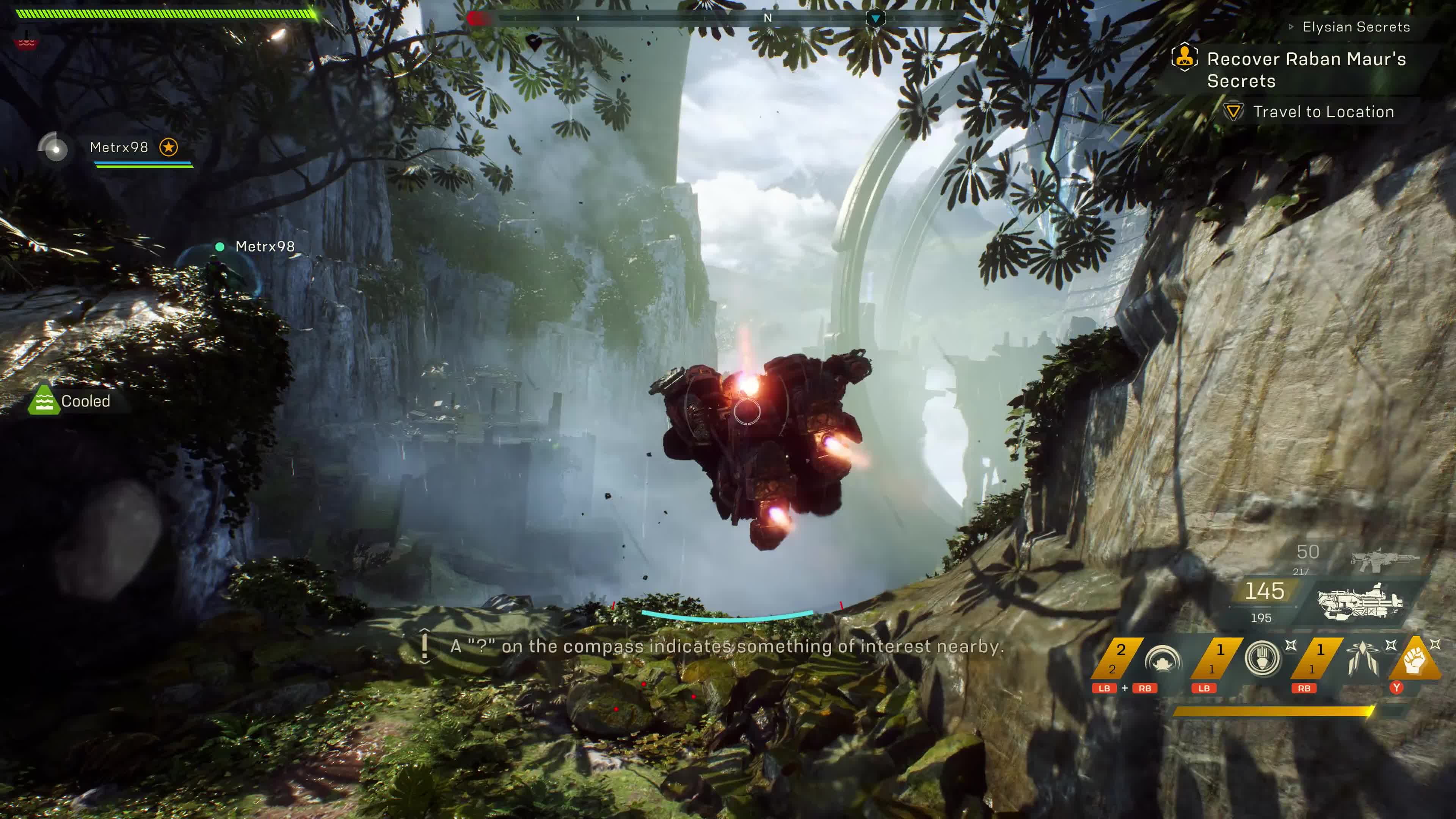Screen dimensions: 1456x819
Task: Switch to the secondary assault rifle weapon
Action: click(x=1384, y=559)
